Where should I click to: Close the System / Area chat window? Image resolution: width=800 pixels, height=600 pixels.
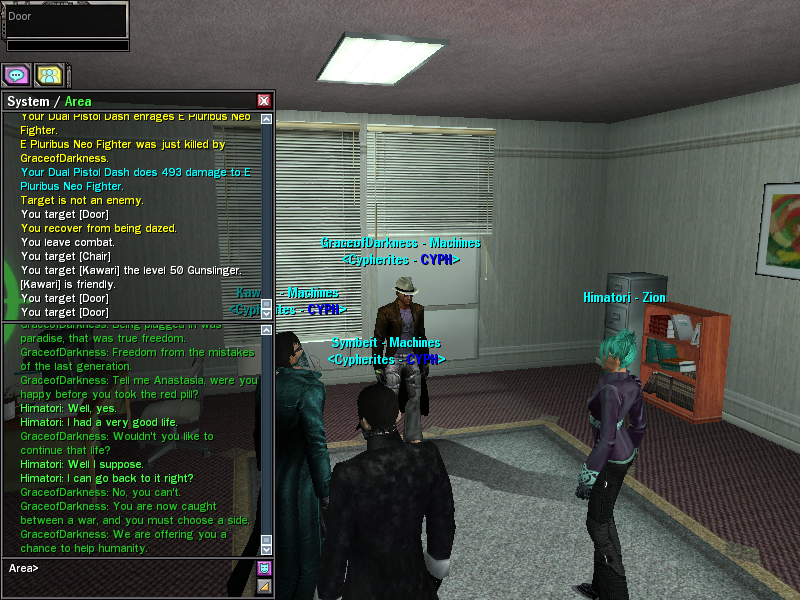(x=264, y=101)
